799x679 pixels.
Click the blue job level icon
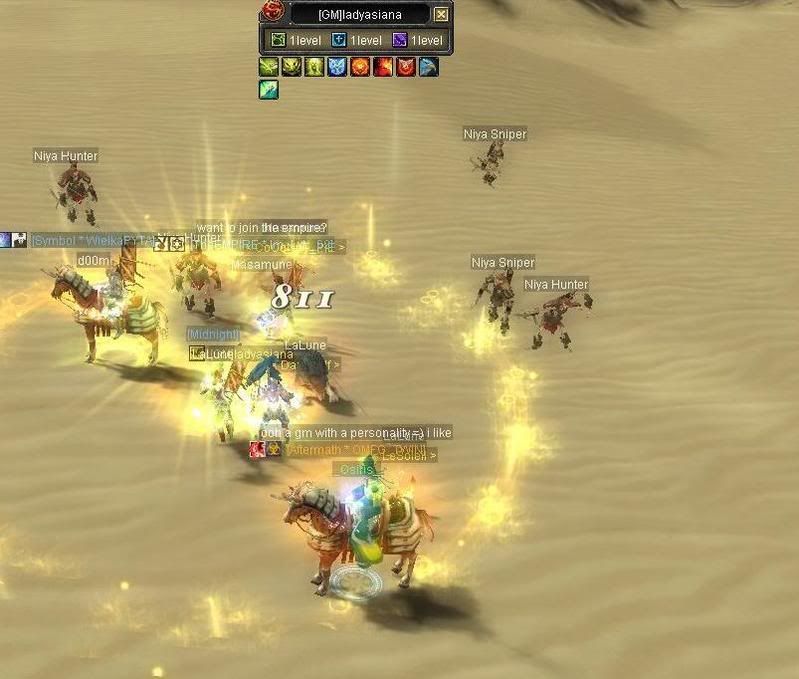coord(339,40)
